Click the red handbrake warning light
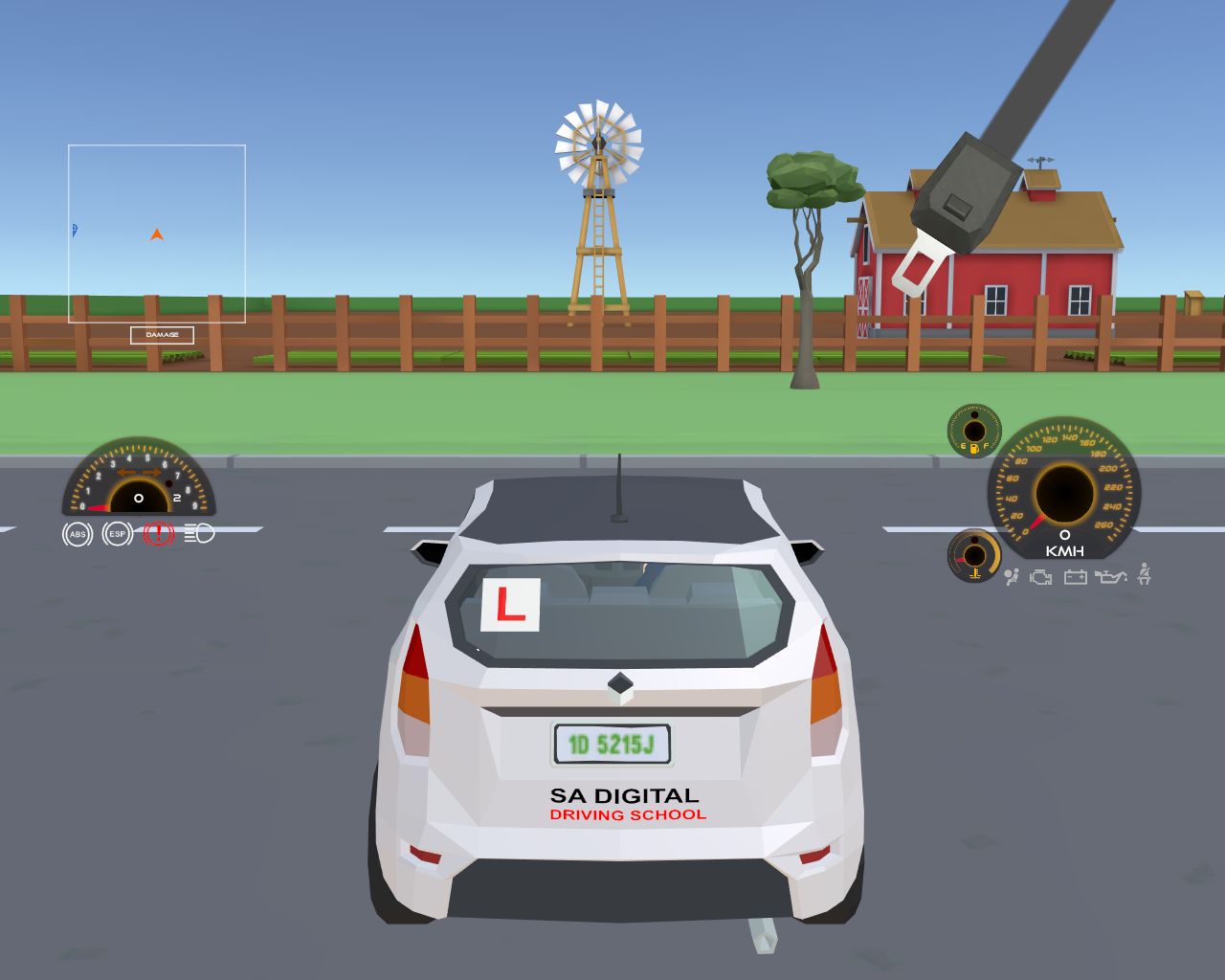 click(158, 533)
